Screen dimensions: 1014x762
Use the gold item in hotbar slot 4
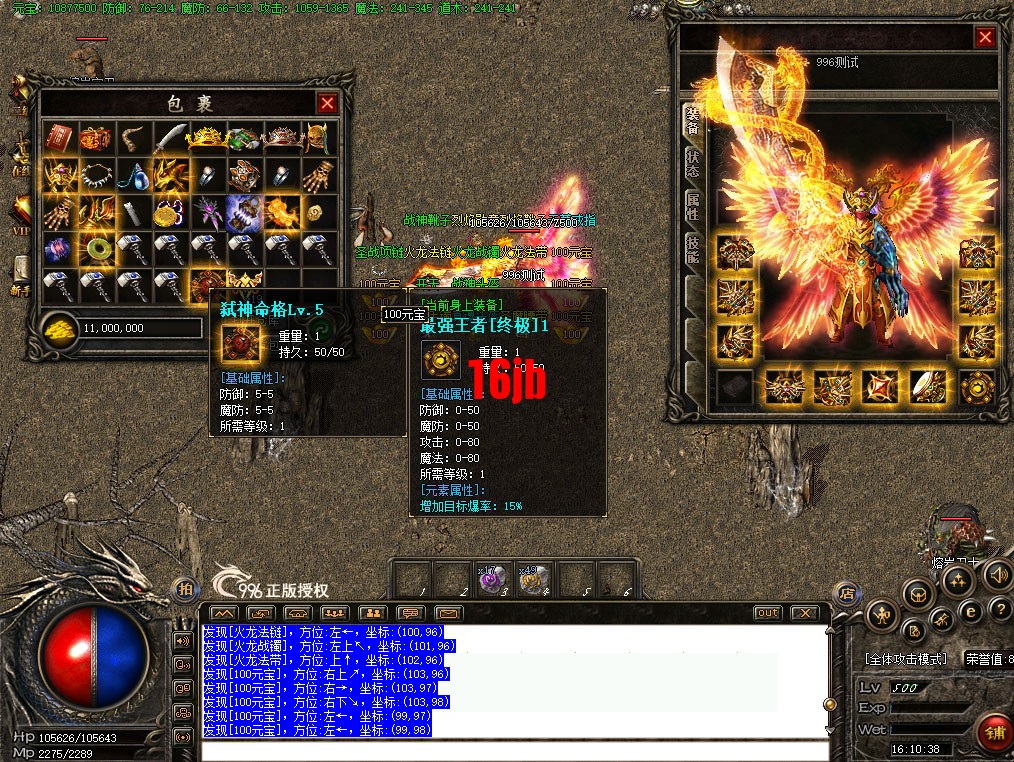(531, 580)
